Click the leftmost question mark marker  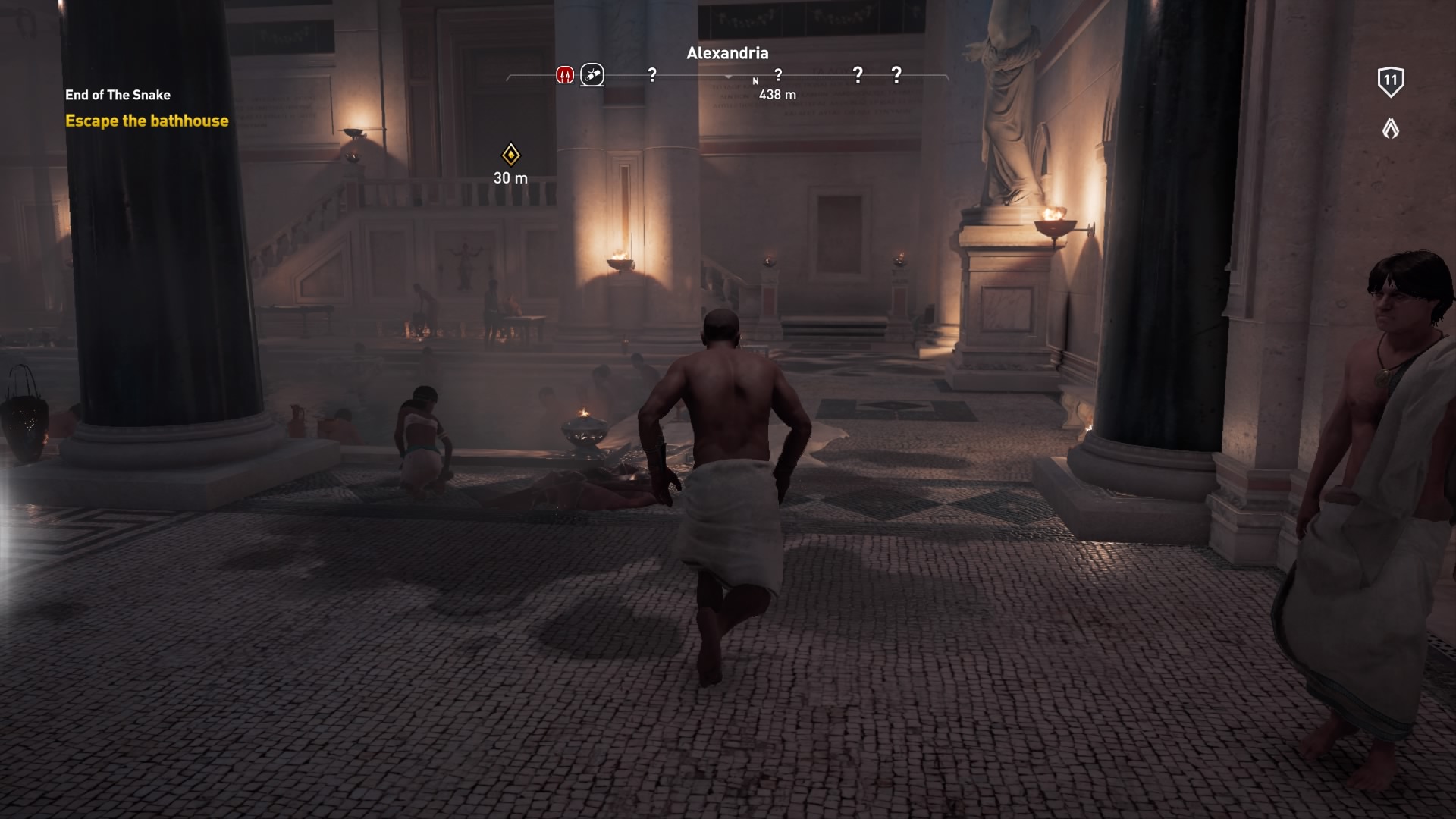(x=651, y=74)
